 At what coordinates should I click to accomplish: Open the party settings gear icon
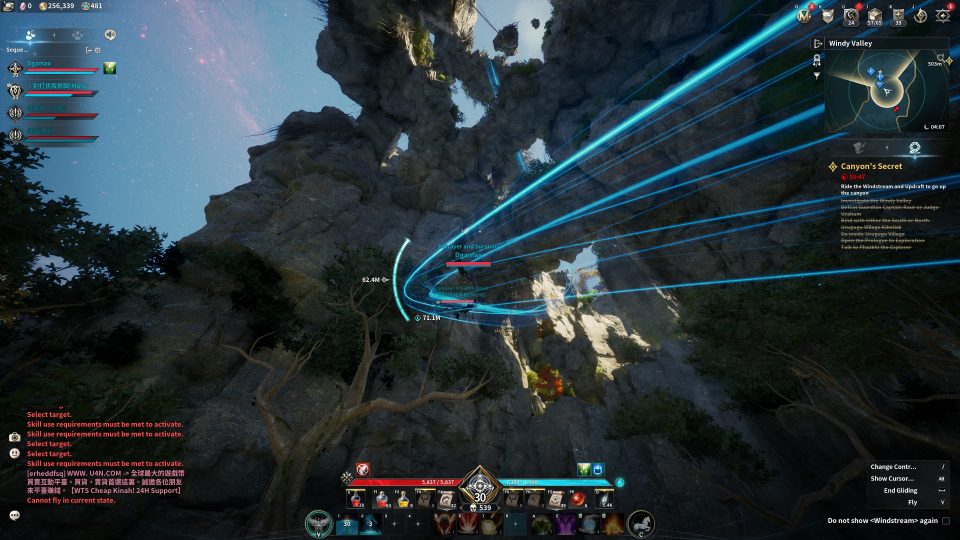[98, 49]
